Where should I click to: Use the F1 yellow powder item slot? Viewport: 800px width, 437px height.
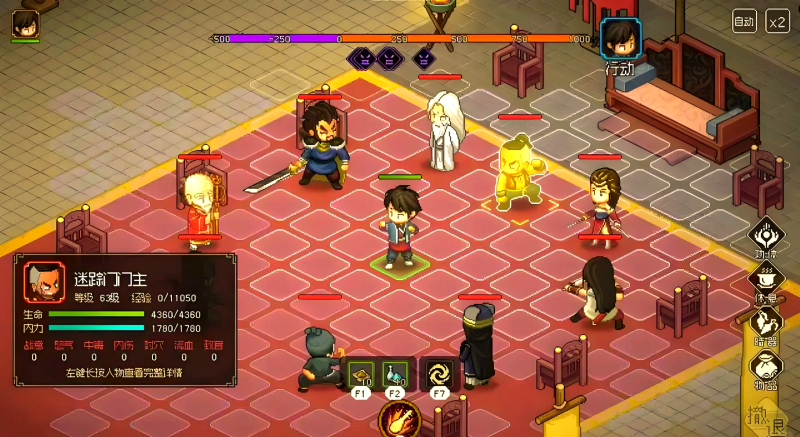(361, 373)
